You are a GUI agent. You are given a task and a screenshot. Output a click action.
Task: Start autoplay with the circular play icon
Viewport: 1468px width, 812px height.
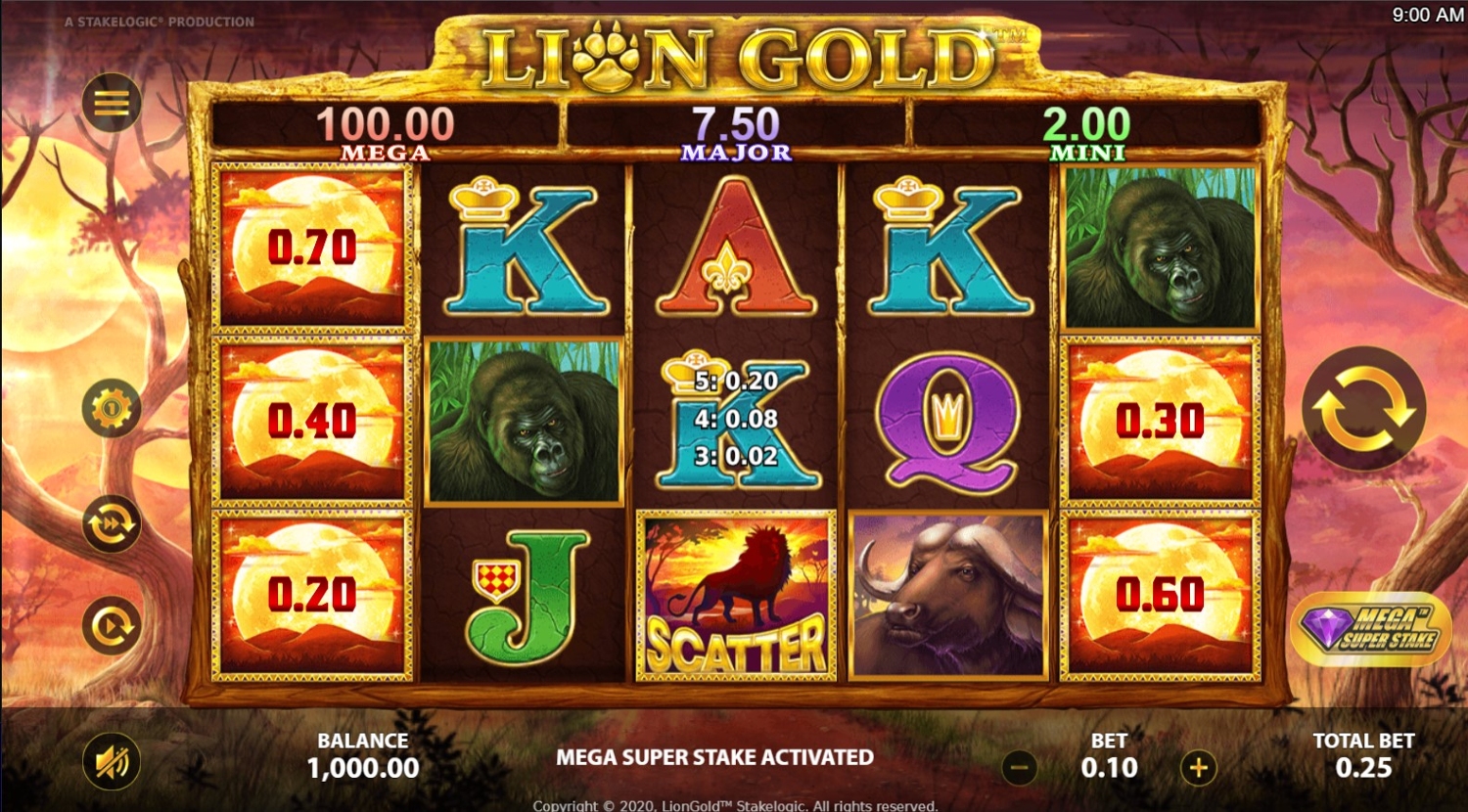[x=111, y=625]
